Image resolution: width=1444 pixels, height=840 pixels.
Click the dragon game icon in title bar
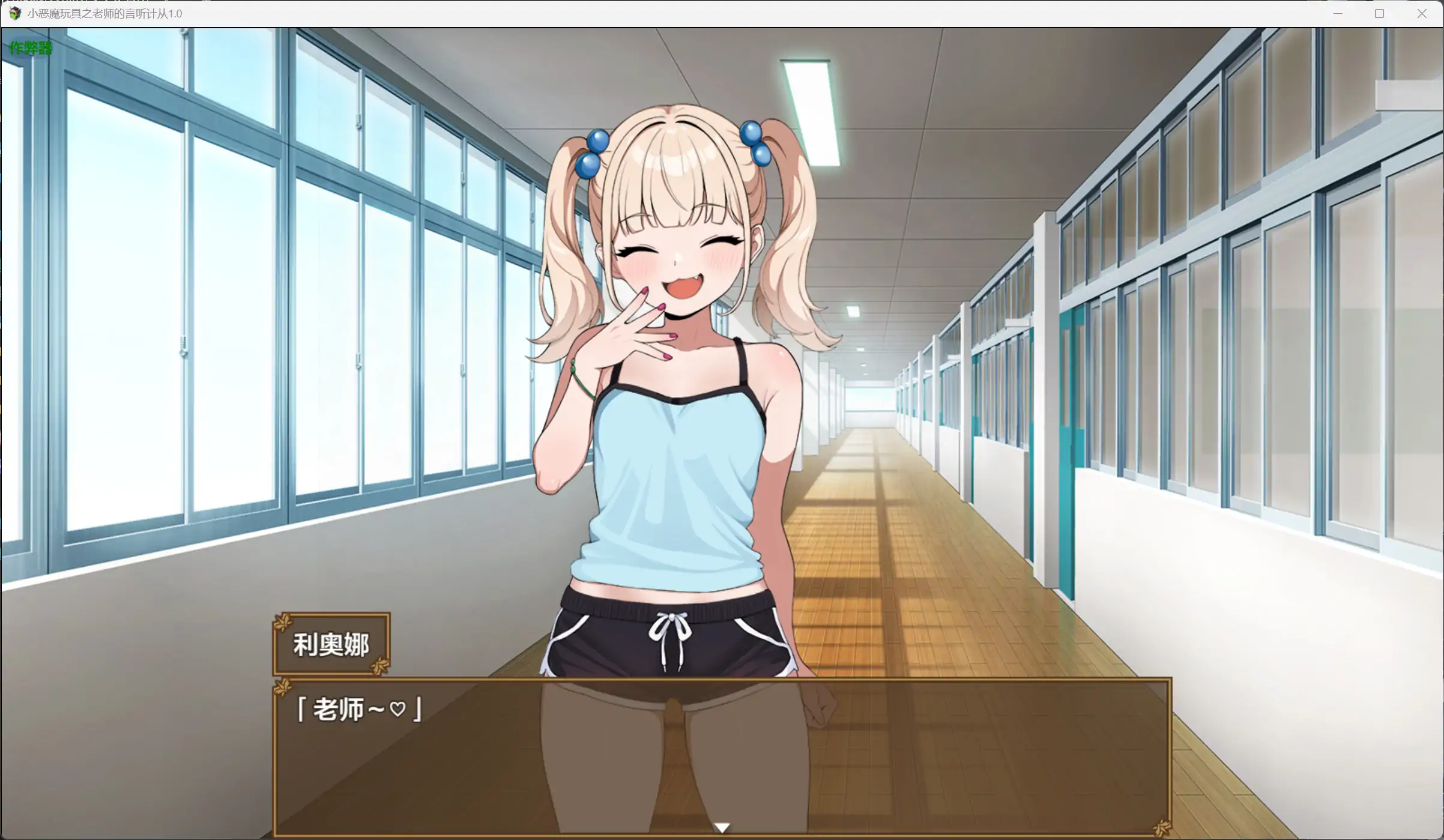tap(14, 13)
